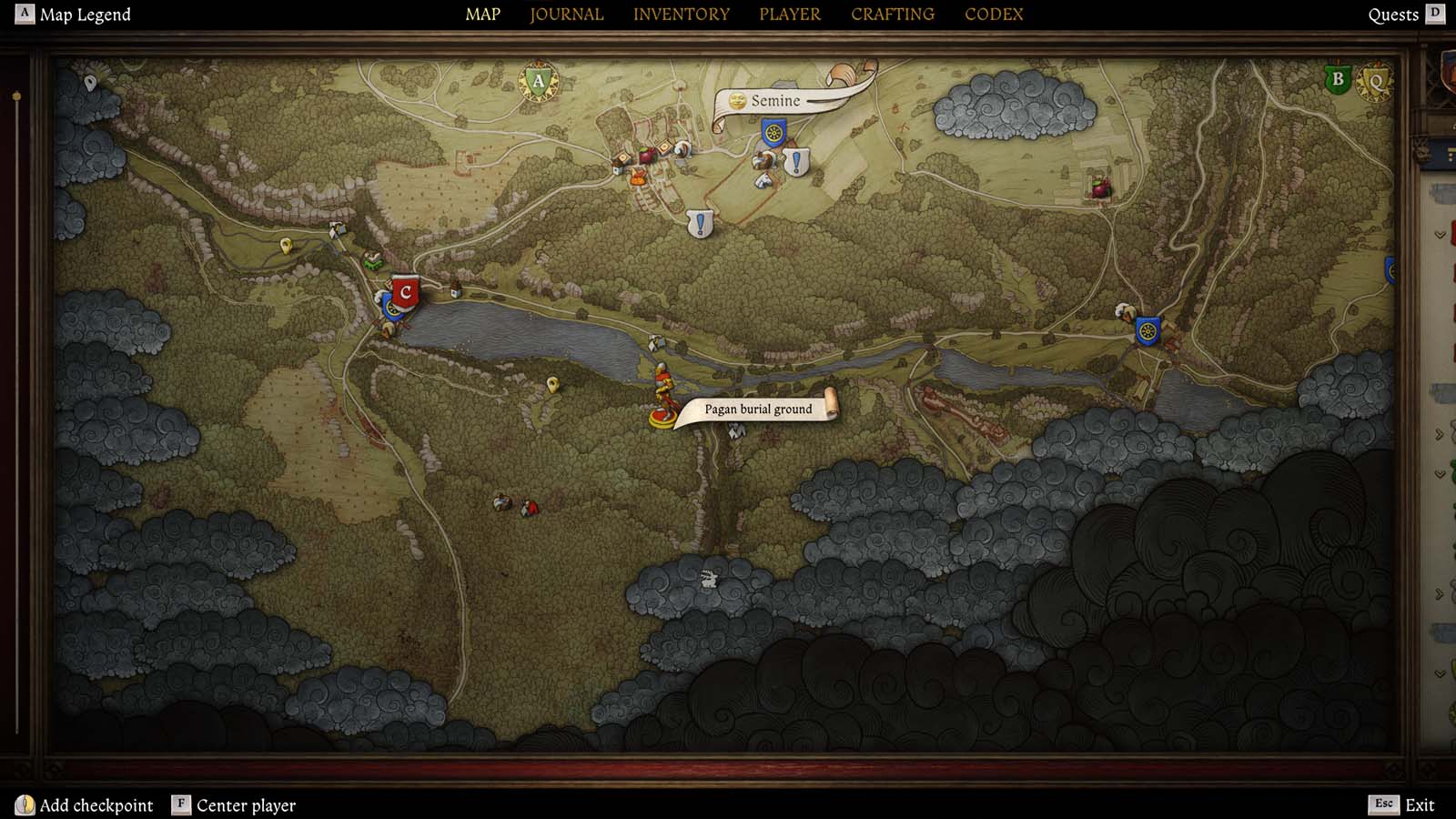Open the CRAFTING tab
Screen dimensions: 1456x819
(x=892, y=14)
